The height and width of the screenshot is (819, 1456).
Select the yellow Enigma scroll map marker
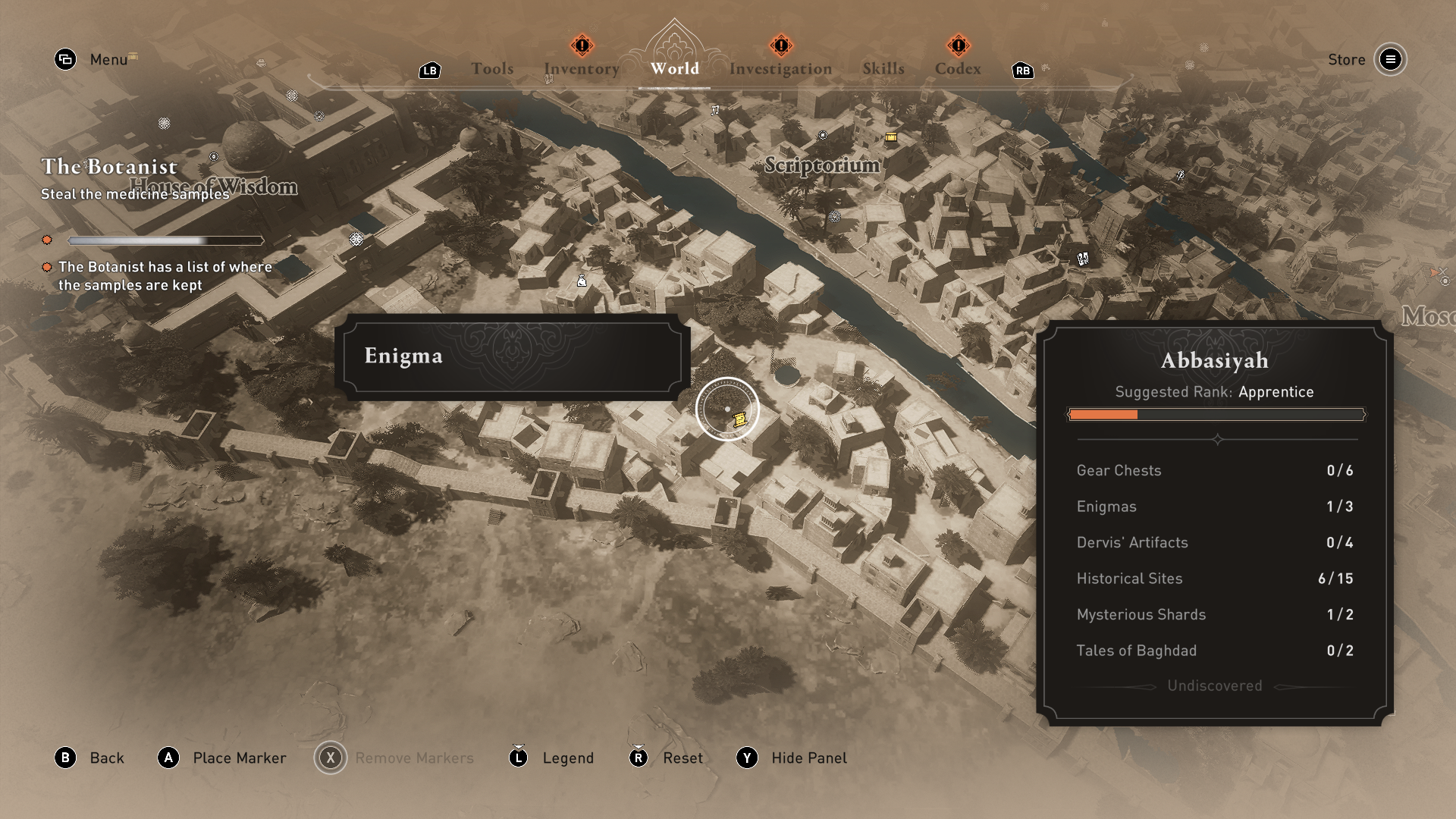click(x=740, y=419)
